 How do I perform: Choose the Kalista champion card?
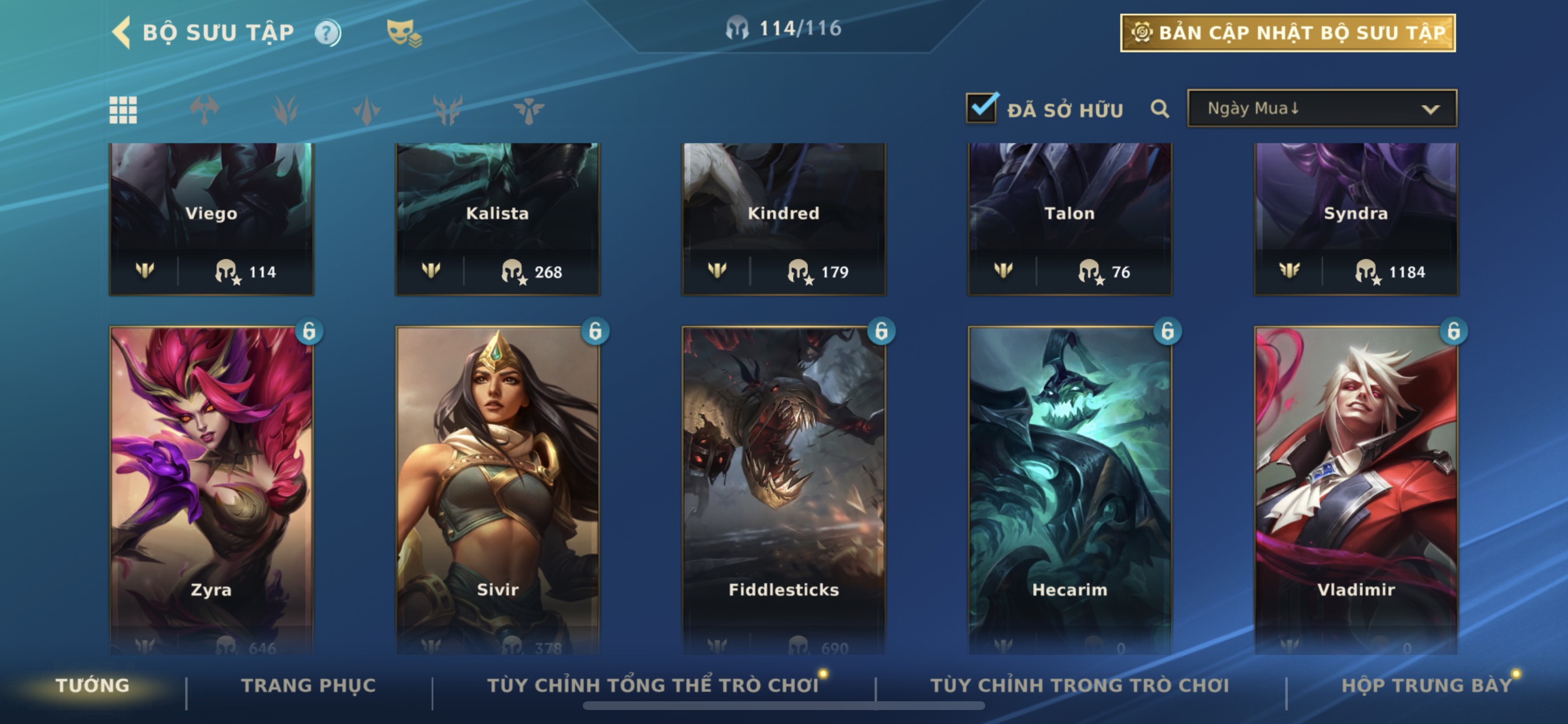pos(498,219)
